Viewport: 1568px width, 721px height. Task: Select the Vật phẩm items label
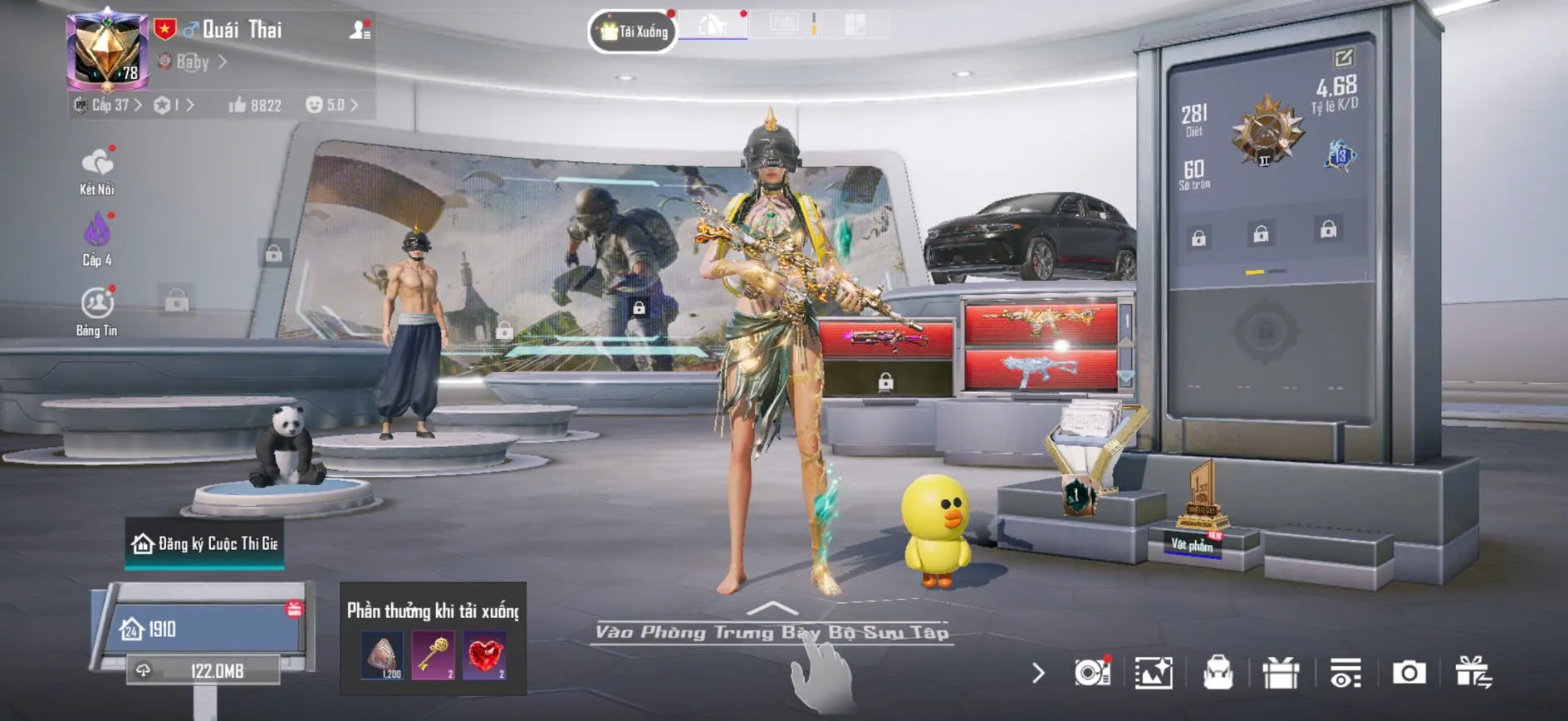coord(1192,545)
